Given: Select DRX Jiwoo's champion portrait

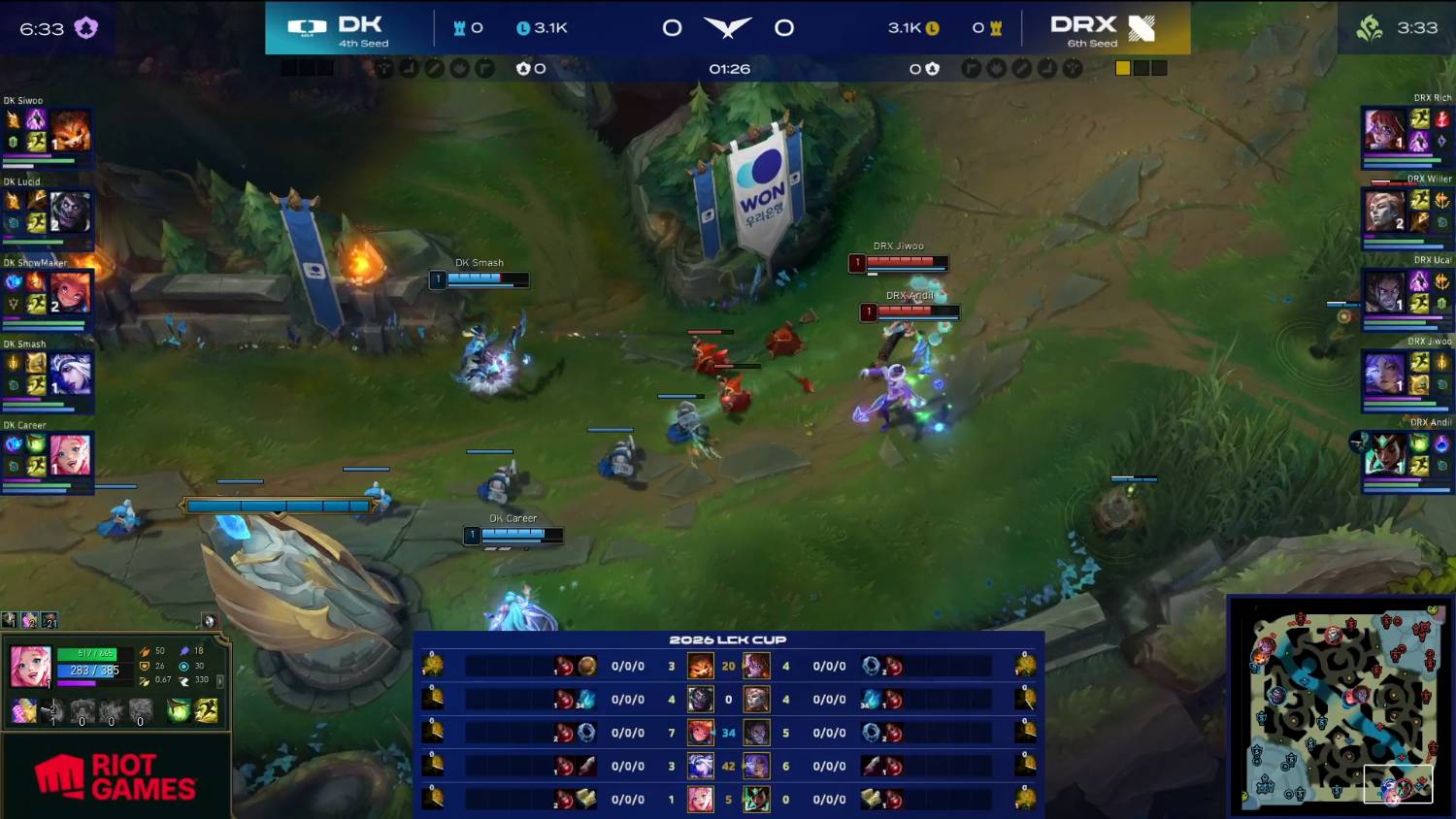Looking at the screenshot, I should (1384, 372).
